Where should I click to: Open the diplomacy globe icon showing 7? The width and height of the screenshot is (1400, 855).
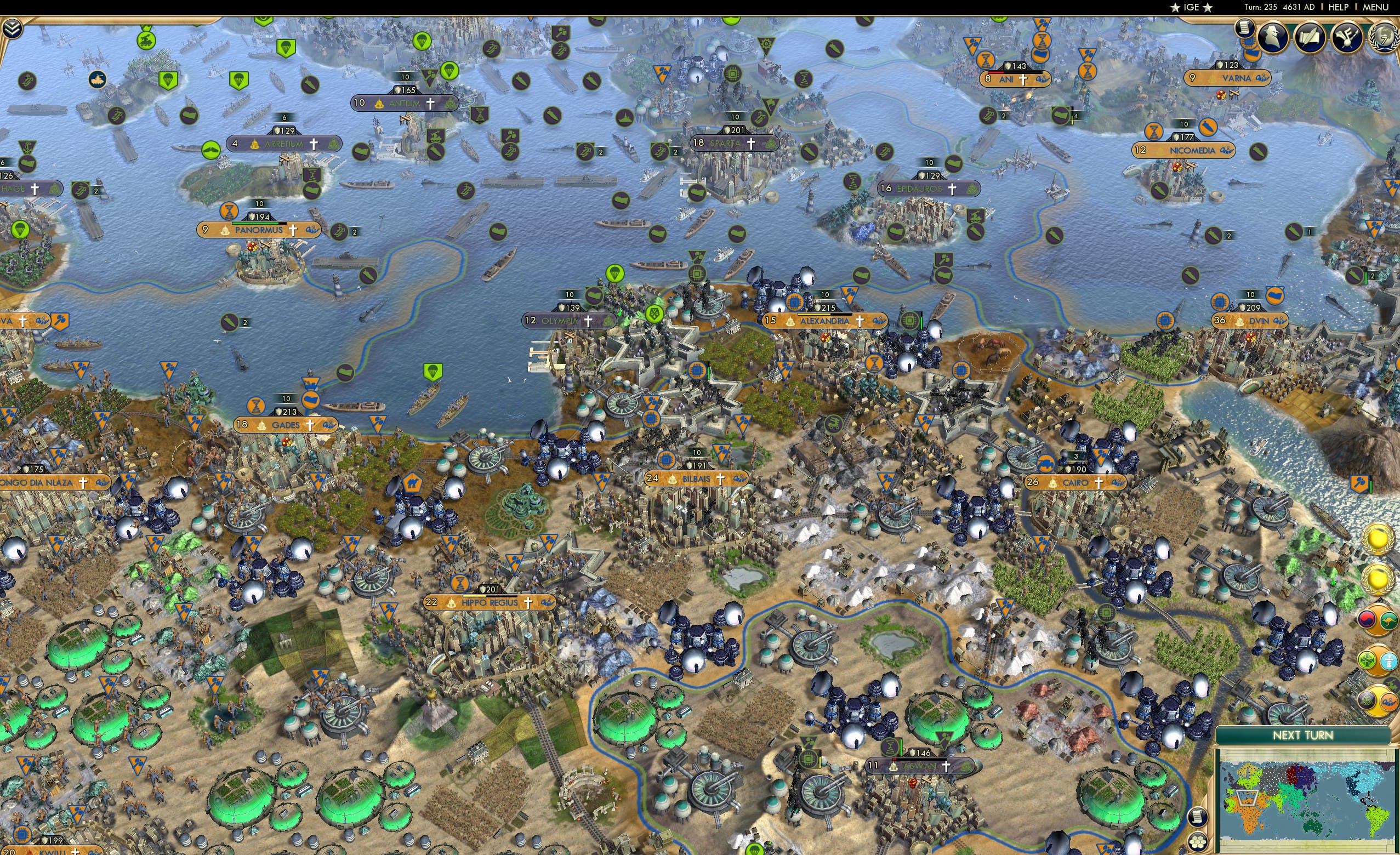point(1383,36)
